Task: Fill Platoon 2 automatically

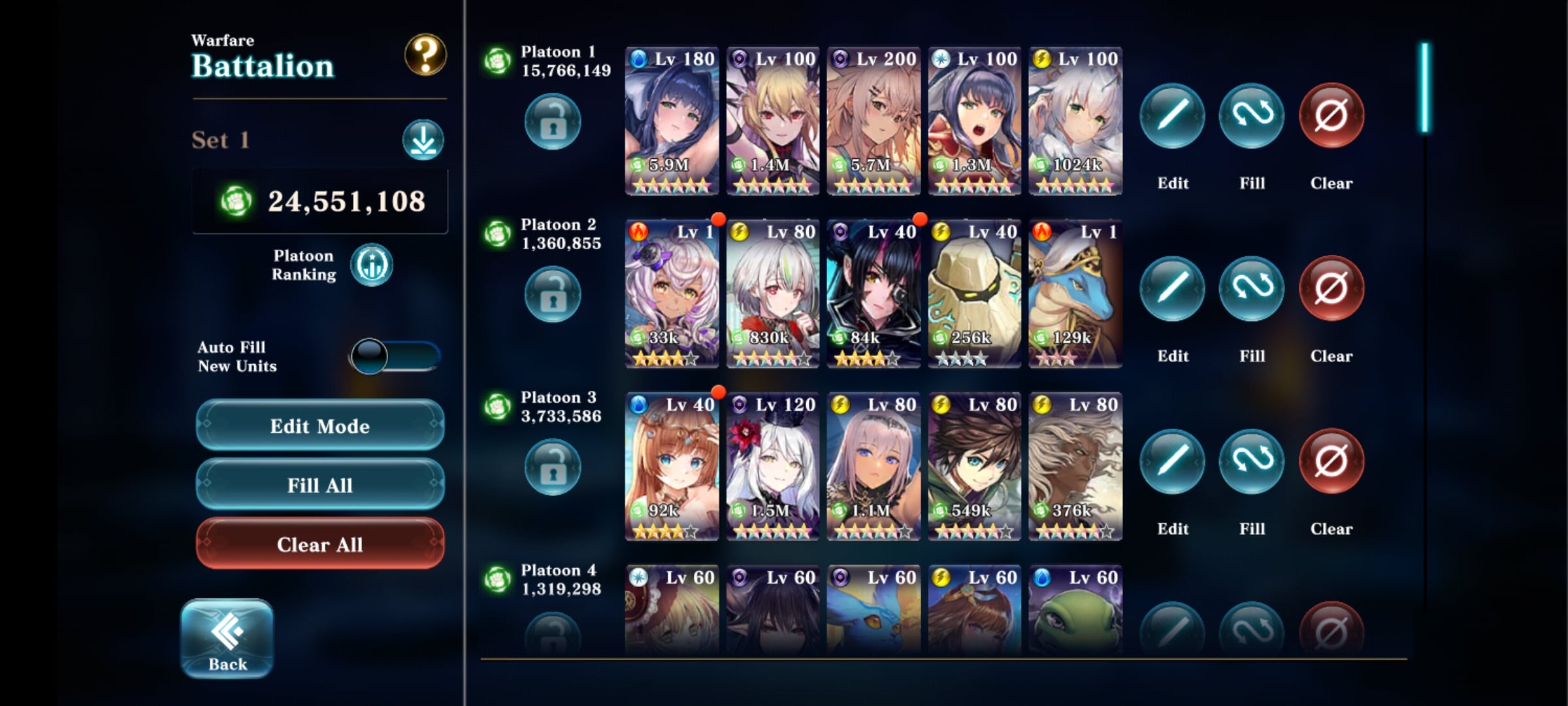Action: [1252, 290]
